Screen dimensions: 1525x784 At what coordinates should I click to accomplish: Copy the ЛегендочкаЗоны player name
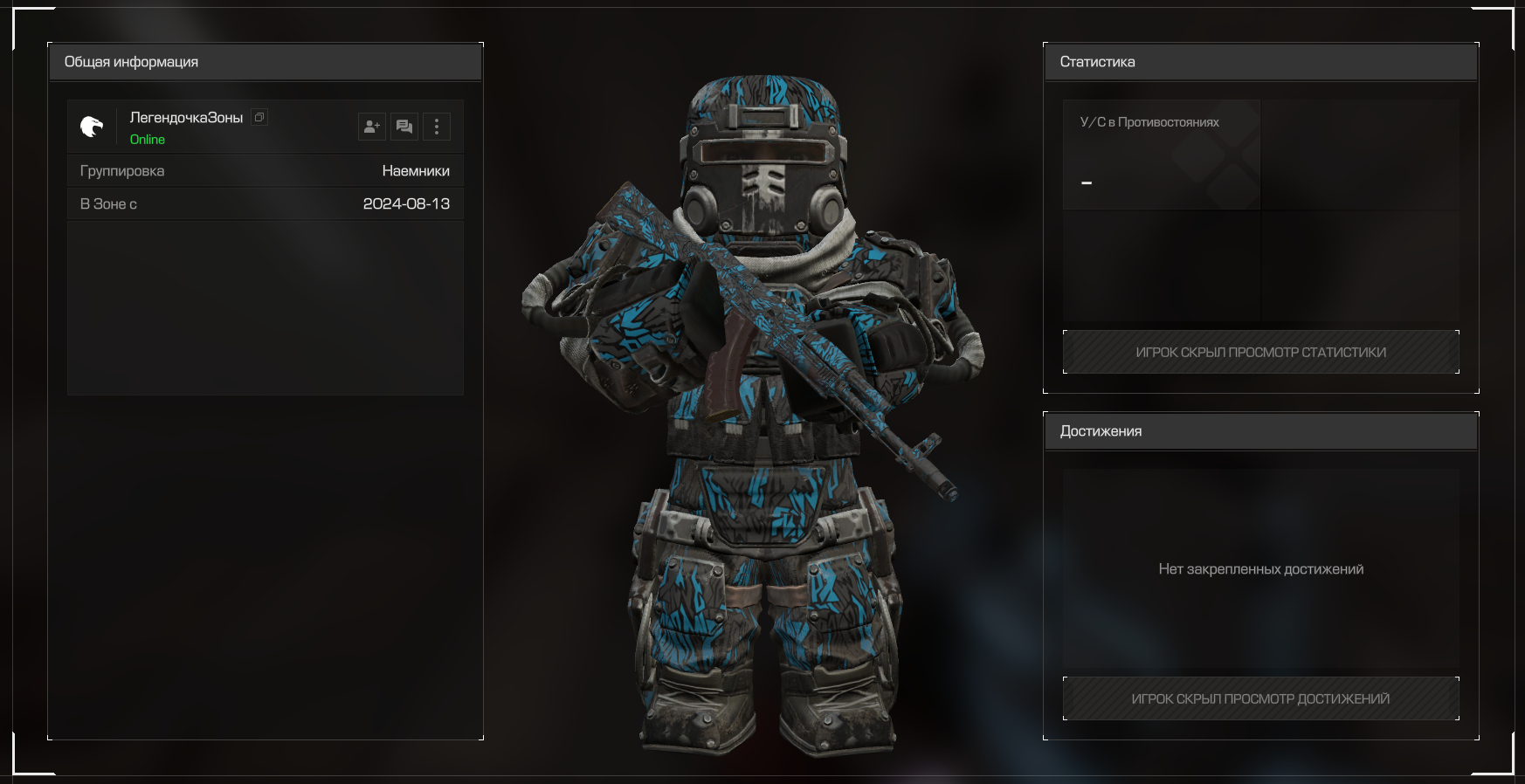259,117
